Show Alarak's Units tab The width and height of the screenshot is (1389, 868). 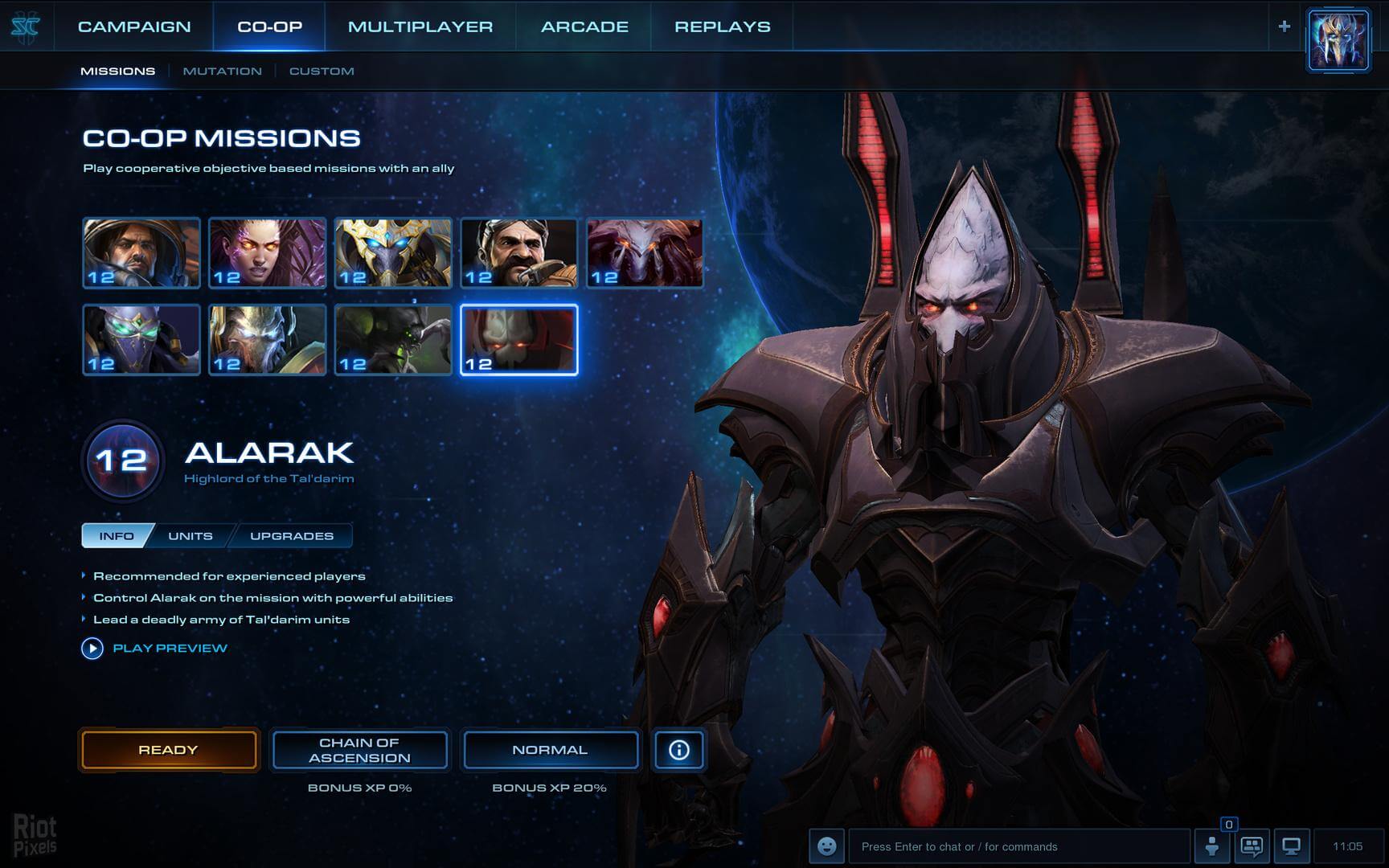point(191,536)
